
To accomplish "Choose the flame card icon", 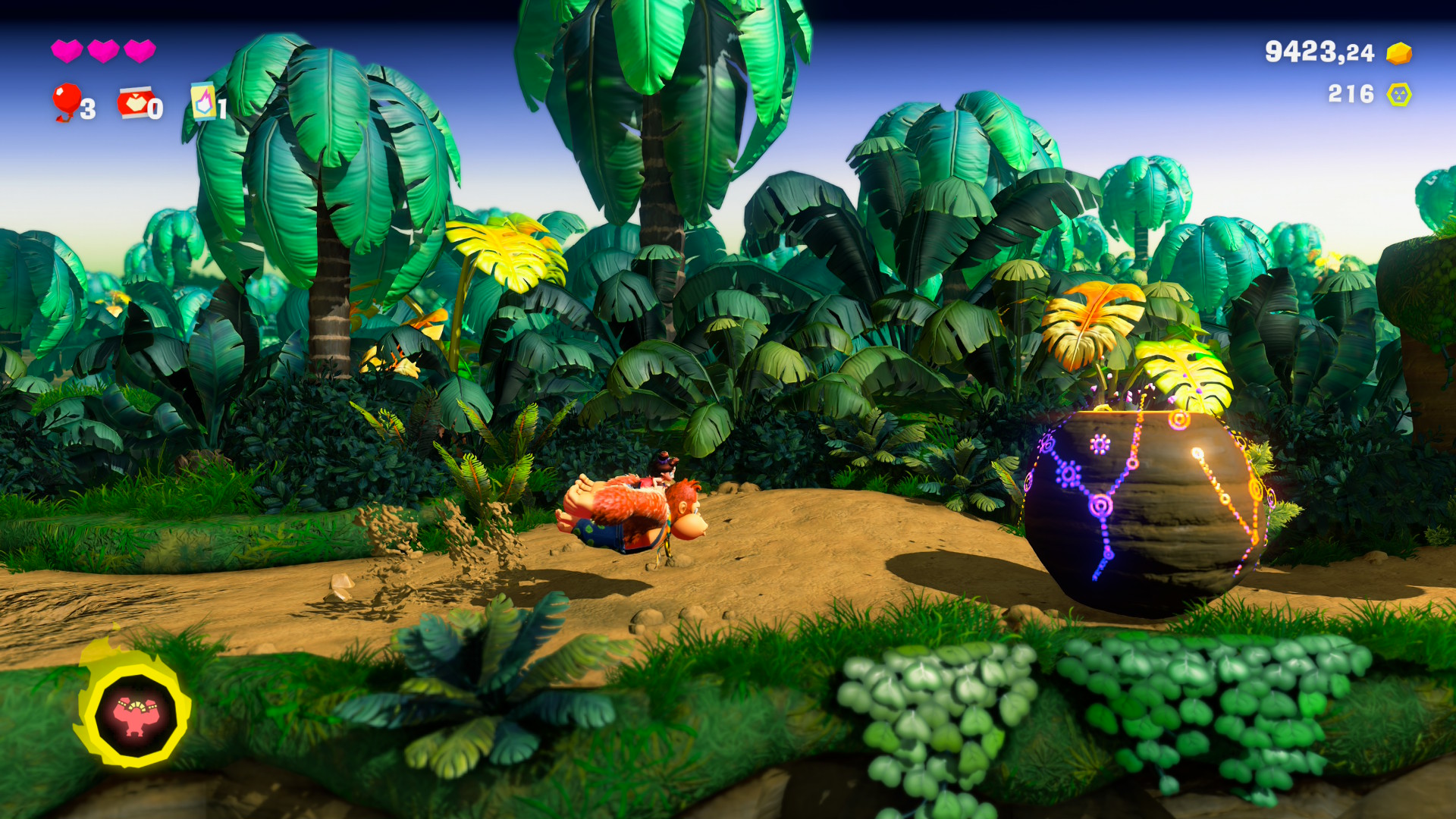I will pos(203,102).
